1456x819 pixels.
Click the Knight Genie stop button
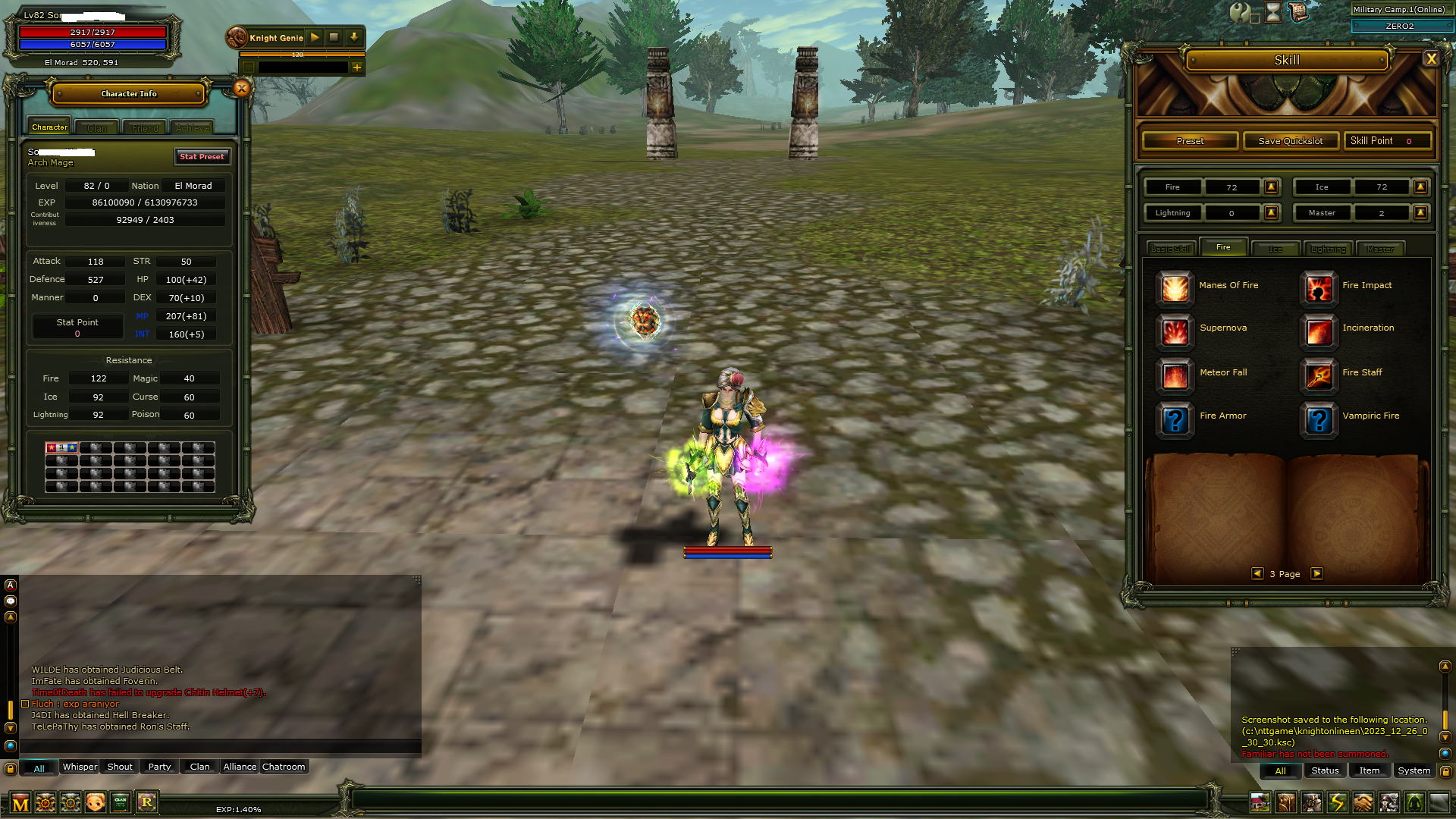point(334,37)
